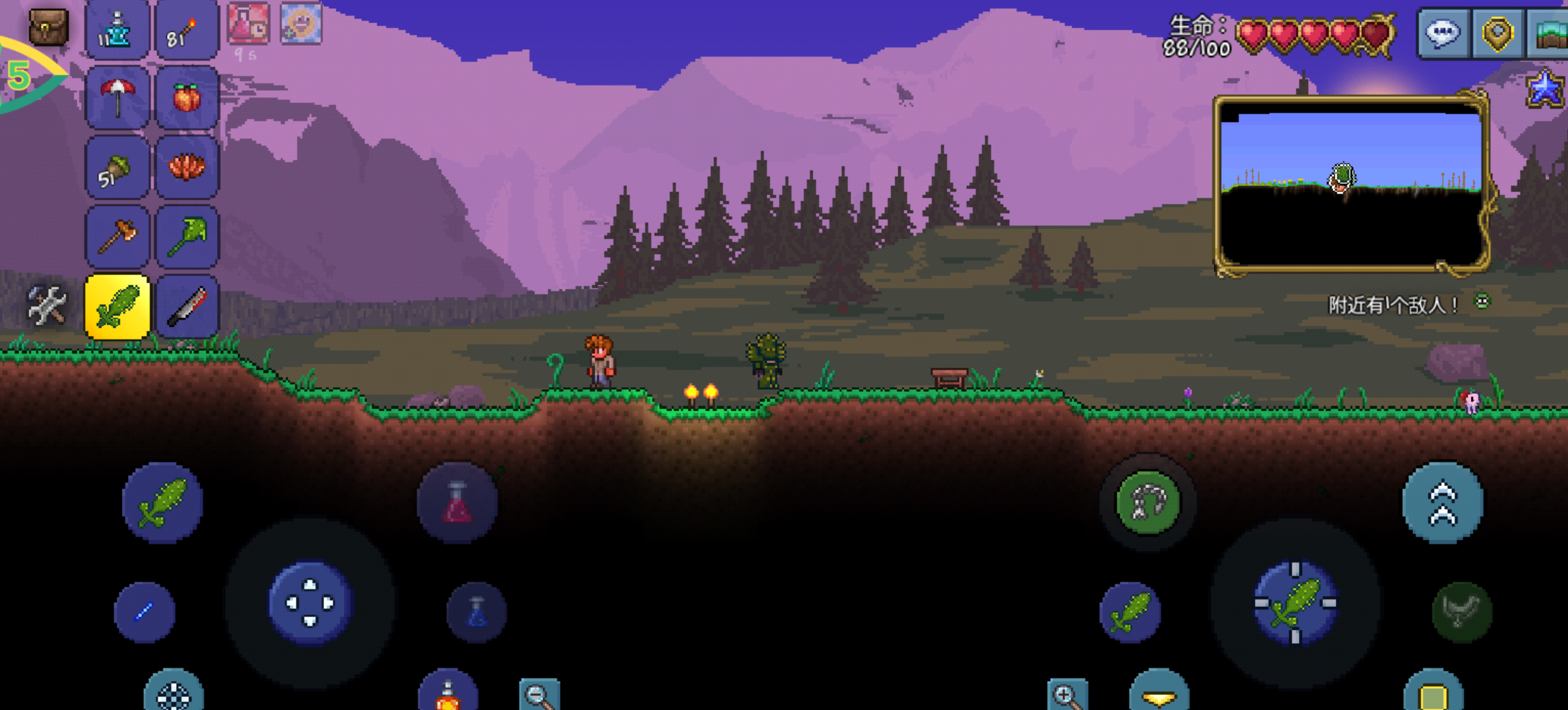Pick the bloody knife hotbar slot
Viewport: 1568px width, 710px height.
[186, 307]
